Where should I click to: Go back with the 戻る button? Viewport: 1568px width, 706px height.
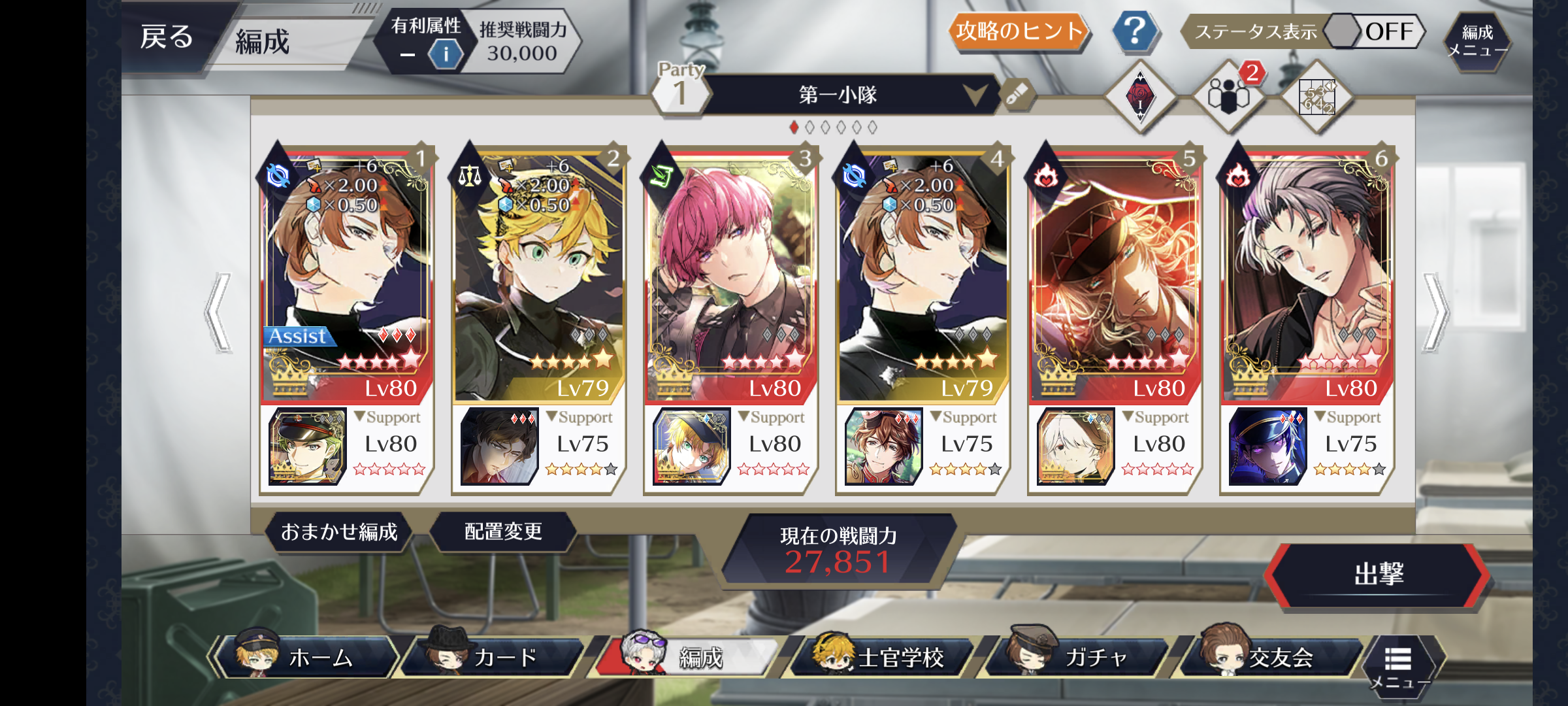pyautogui.click(x=167, y=37)
